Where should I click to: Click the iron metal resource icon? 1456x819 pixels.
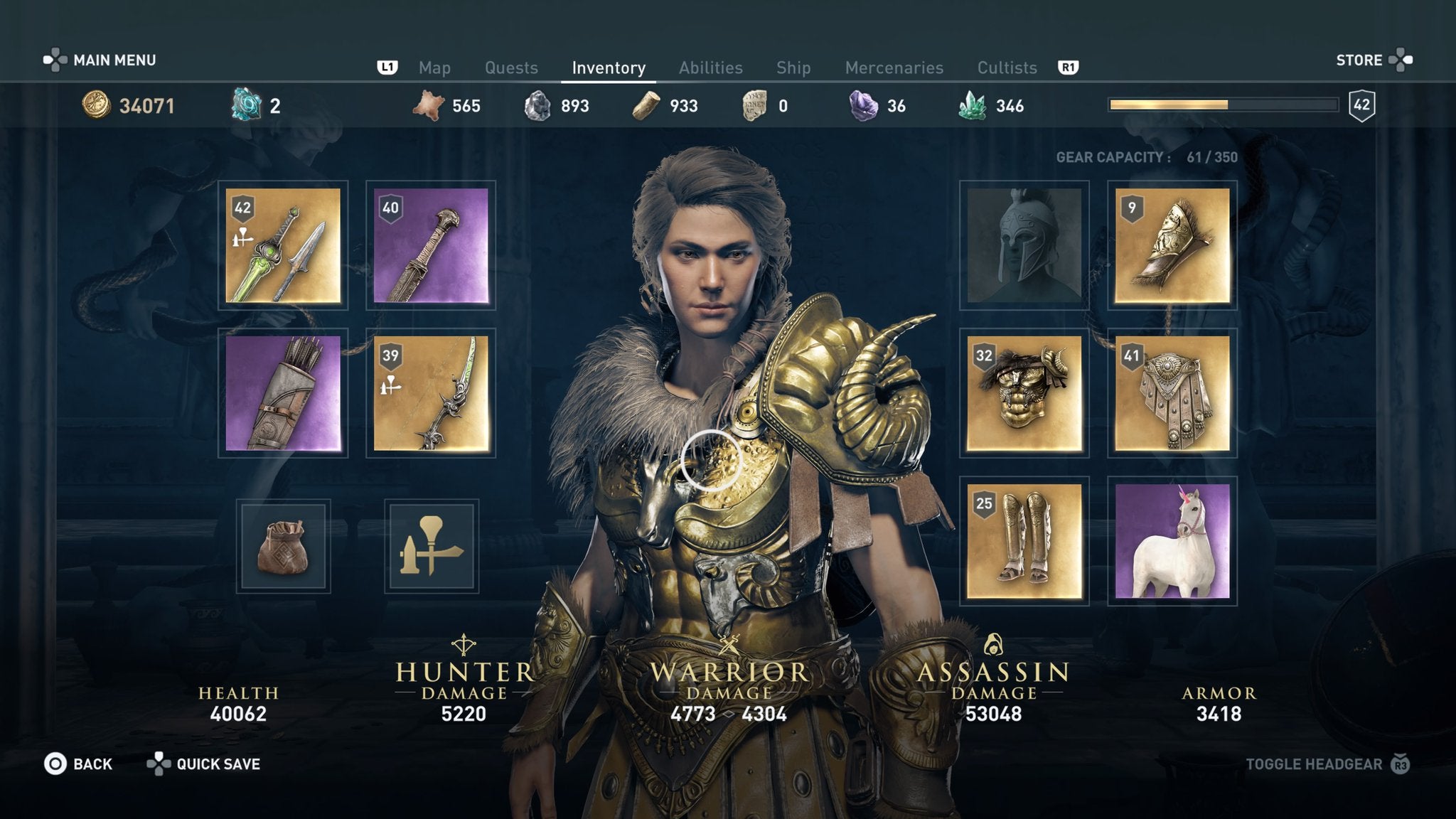tap(537, 105)
